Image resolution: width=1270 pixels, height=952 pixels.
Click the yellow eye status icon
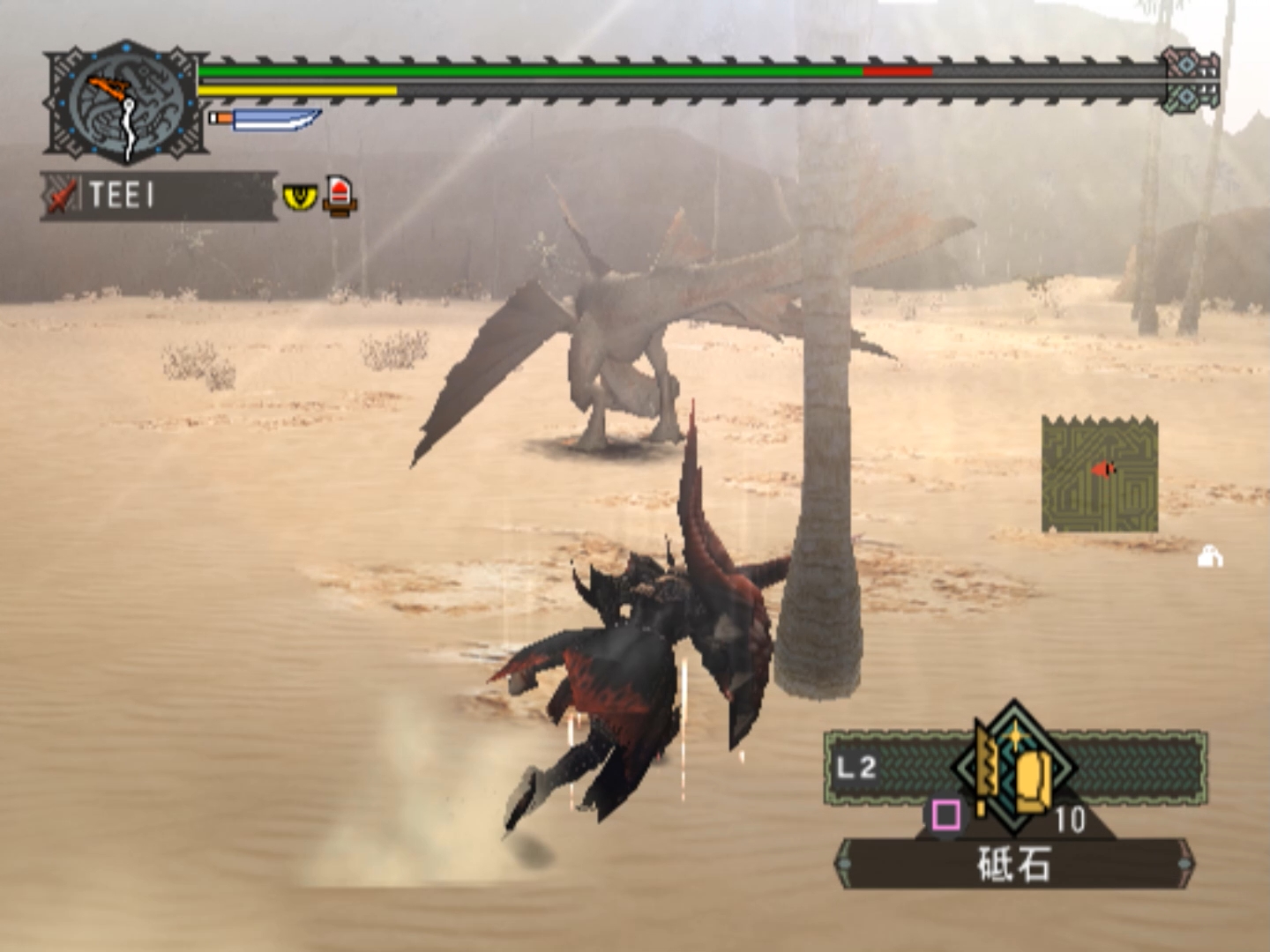click(300, 196)
